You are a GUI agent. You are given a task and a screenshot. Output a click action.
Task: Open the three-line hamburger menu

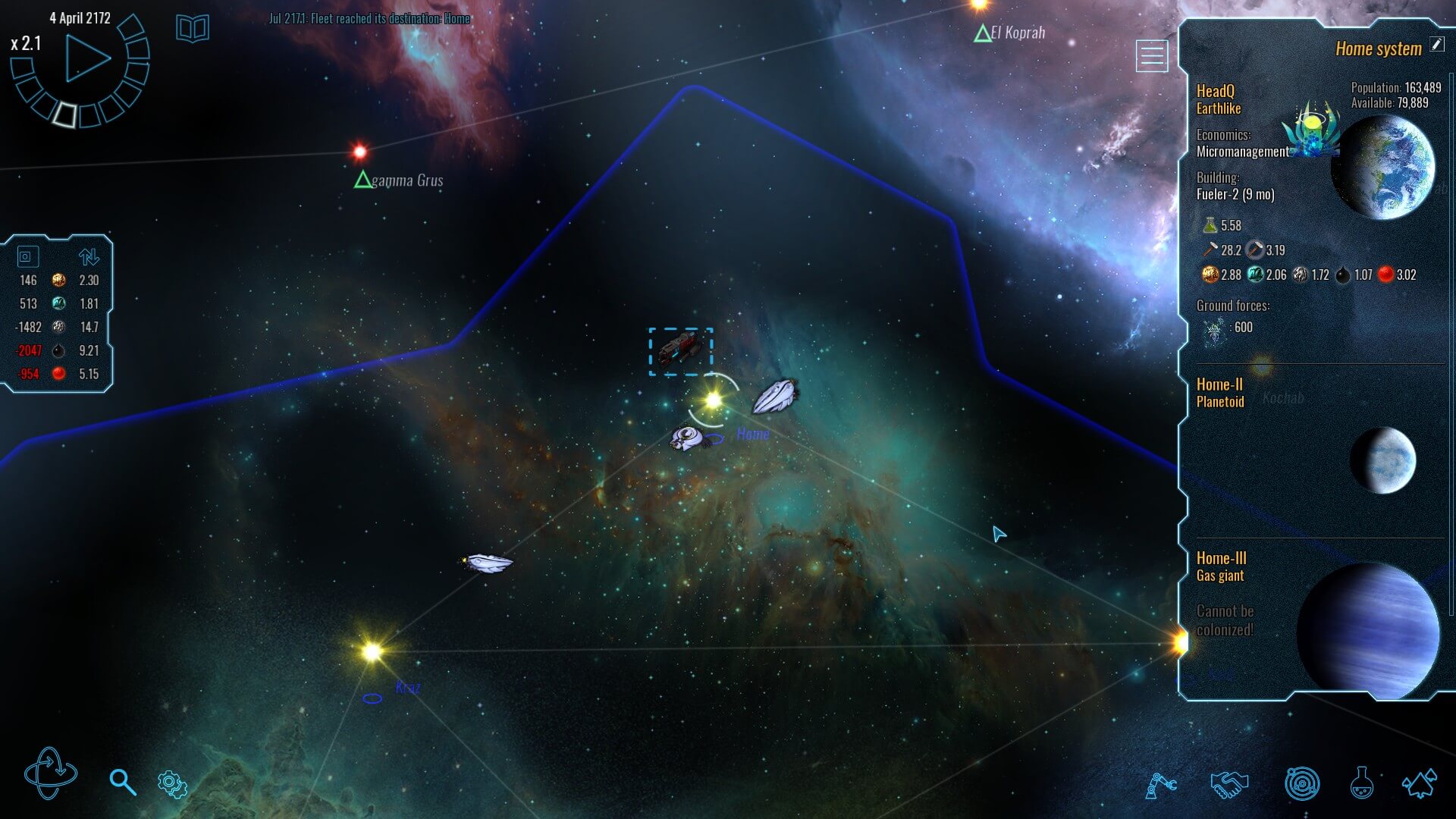click(x=1151, y=56)
